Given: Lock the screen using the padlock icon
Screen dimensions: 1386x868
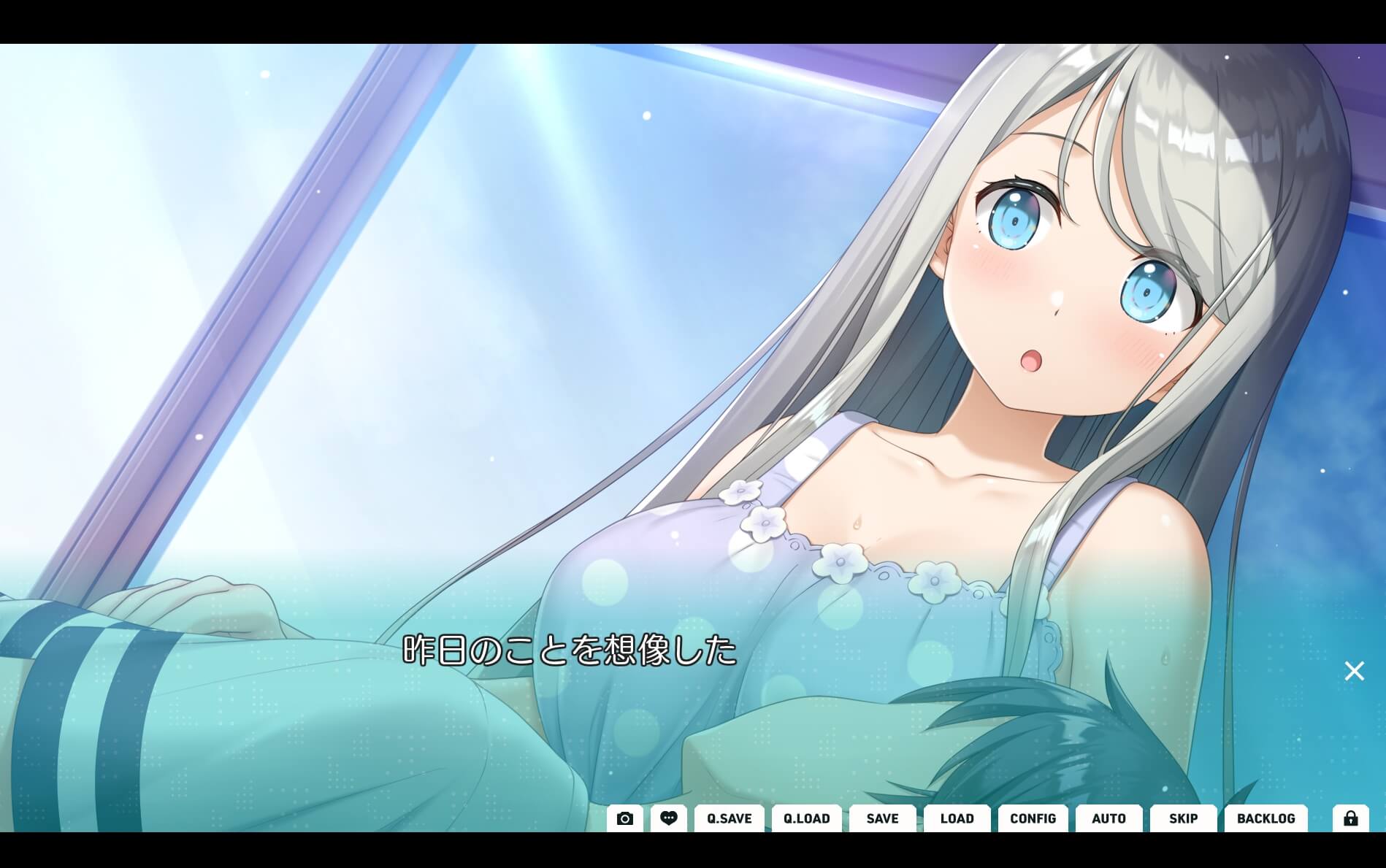Looking at the screenshot, I should (1352, 818).
